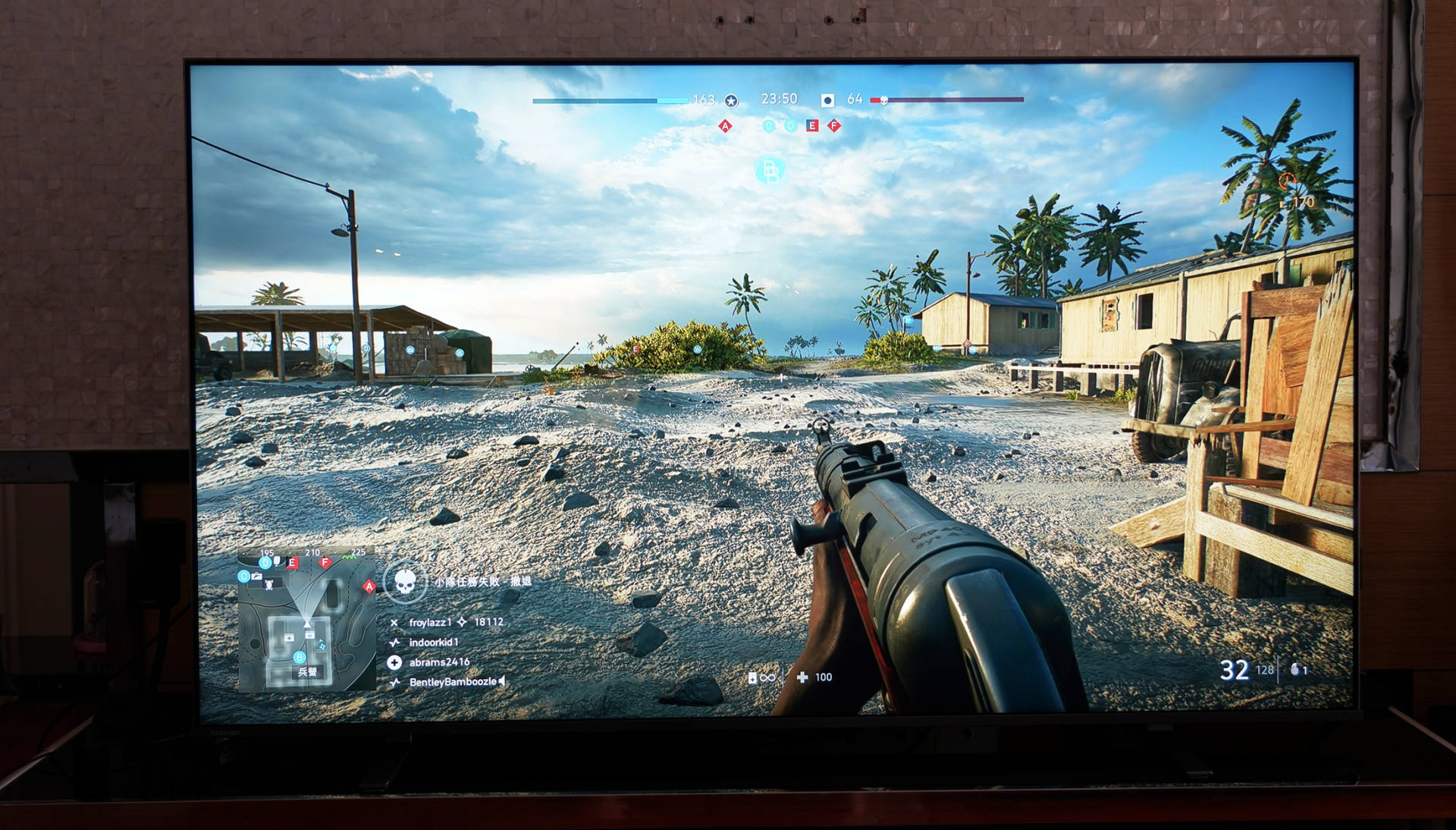
Task: Select objective D flag in the top bar
Action: coord(790,126)
